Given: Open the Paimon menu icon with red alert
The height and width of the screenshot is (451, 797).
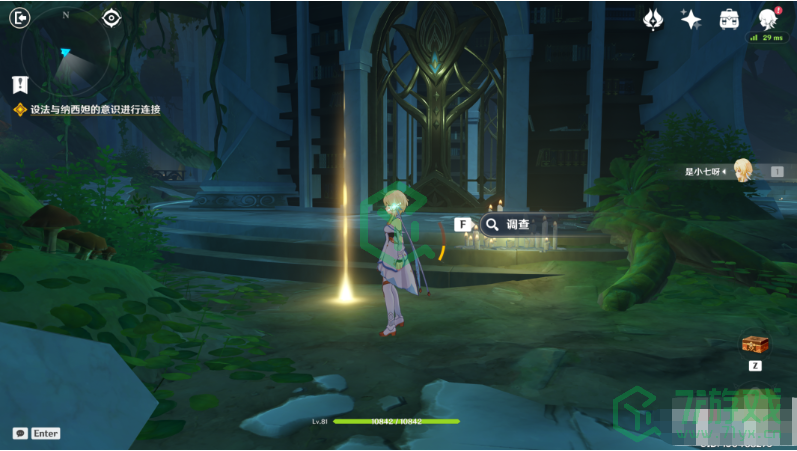Looking at the screenshot, I should (x=768, y=18).
